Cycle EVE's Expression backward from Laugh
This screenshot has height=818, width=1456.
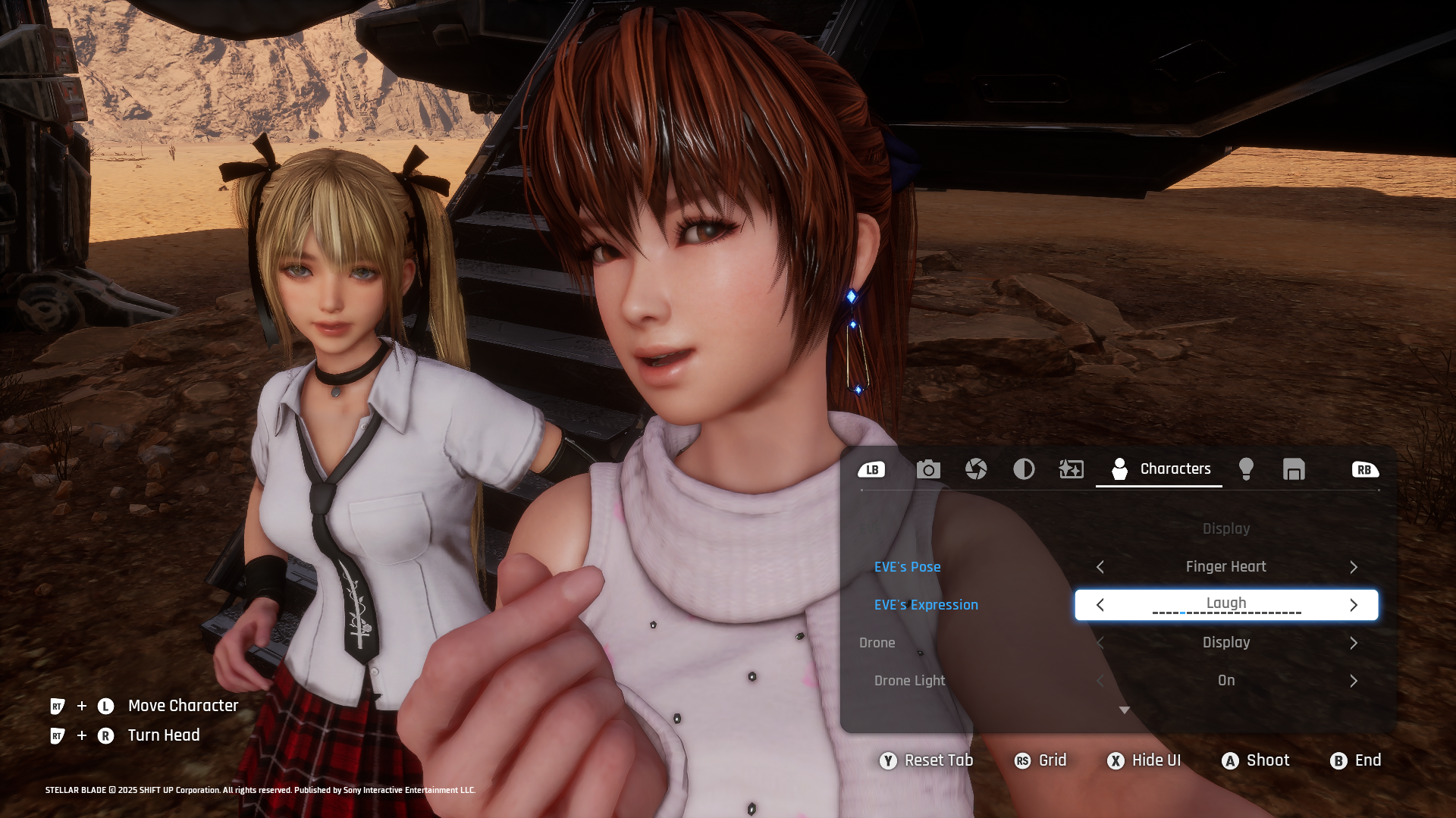pyautogui.click(x=1100, y=605)
